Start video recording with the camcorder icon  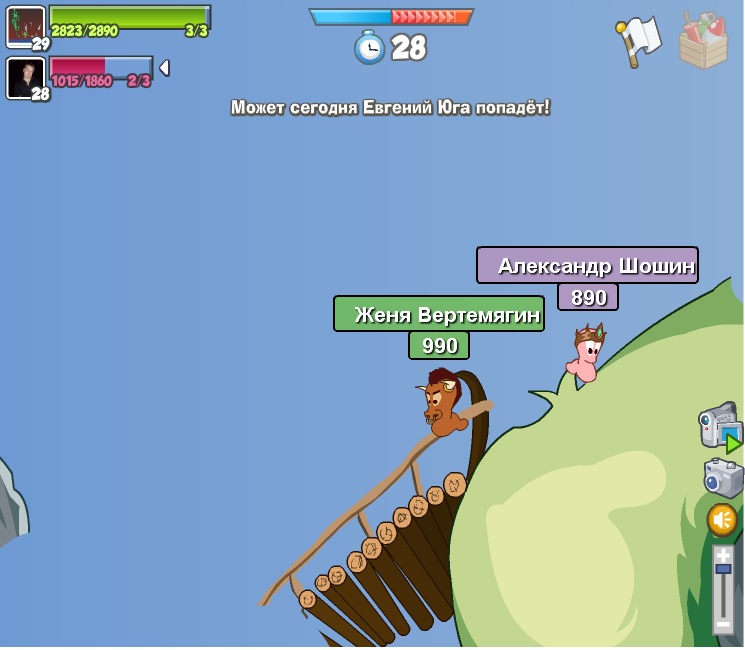(x=718, y=426)
